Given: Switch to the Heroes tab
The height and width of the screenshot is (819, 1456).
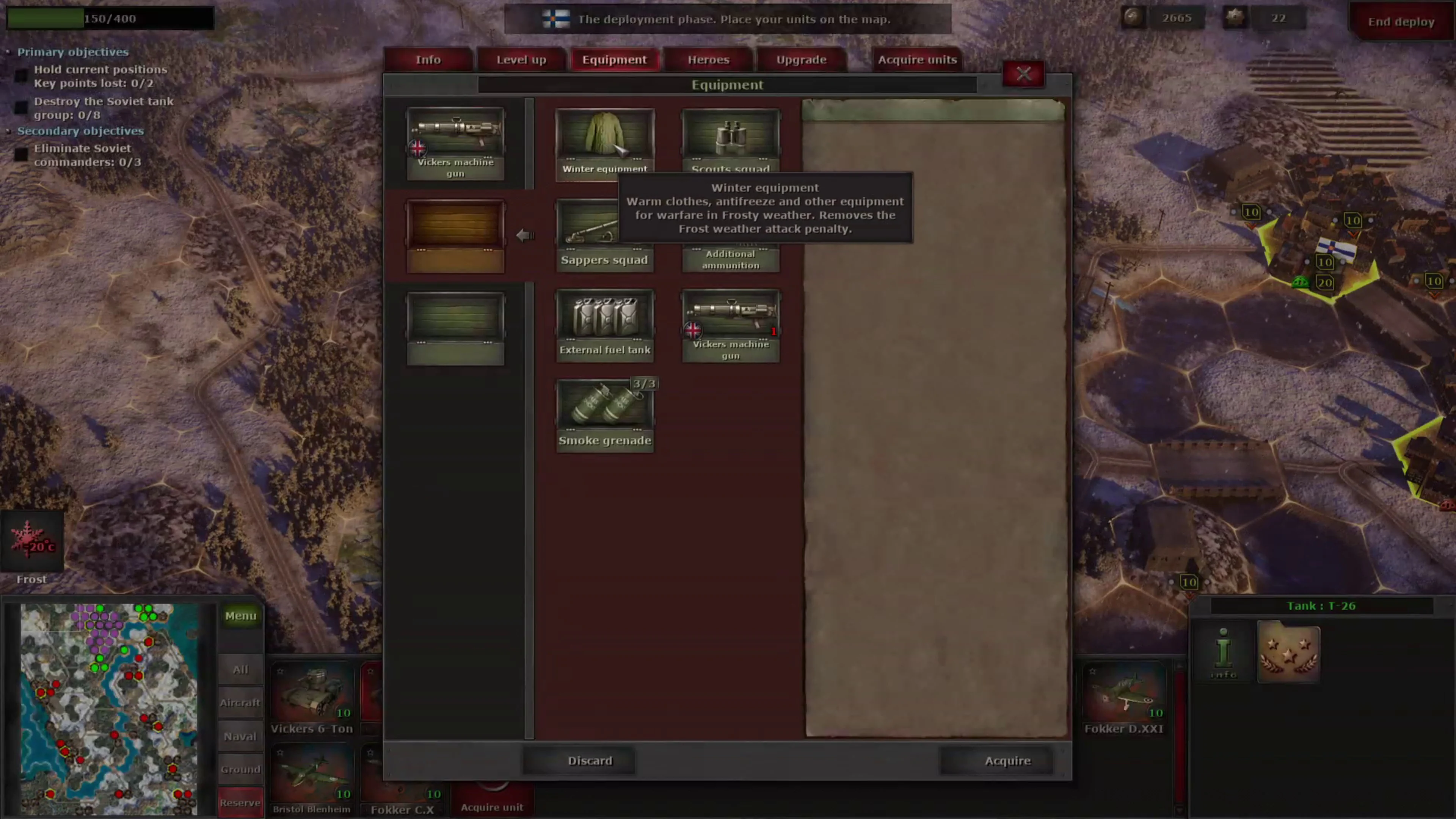Looking at the screenshot, I should click(708, 60).
